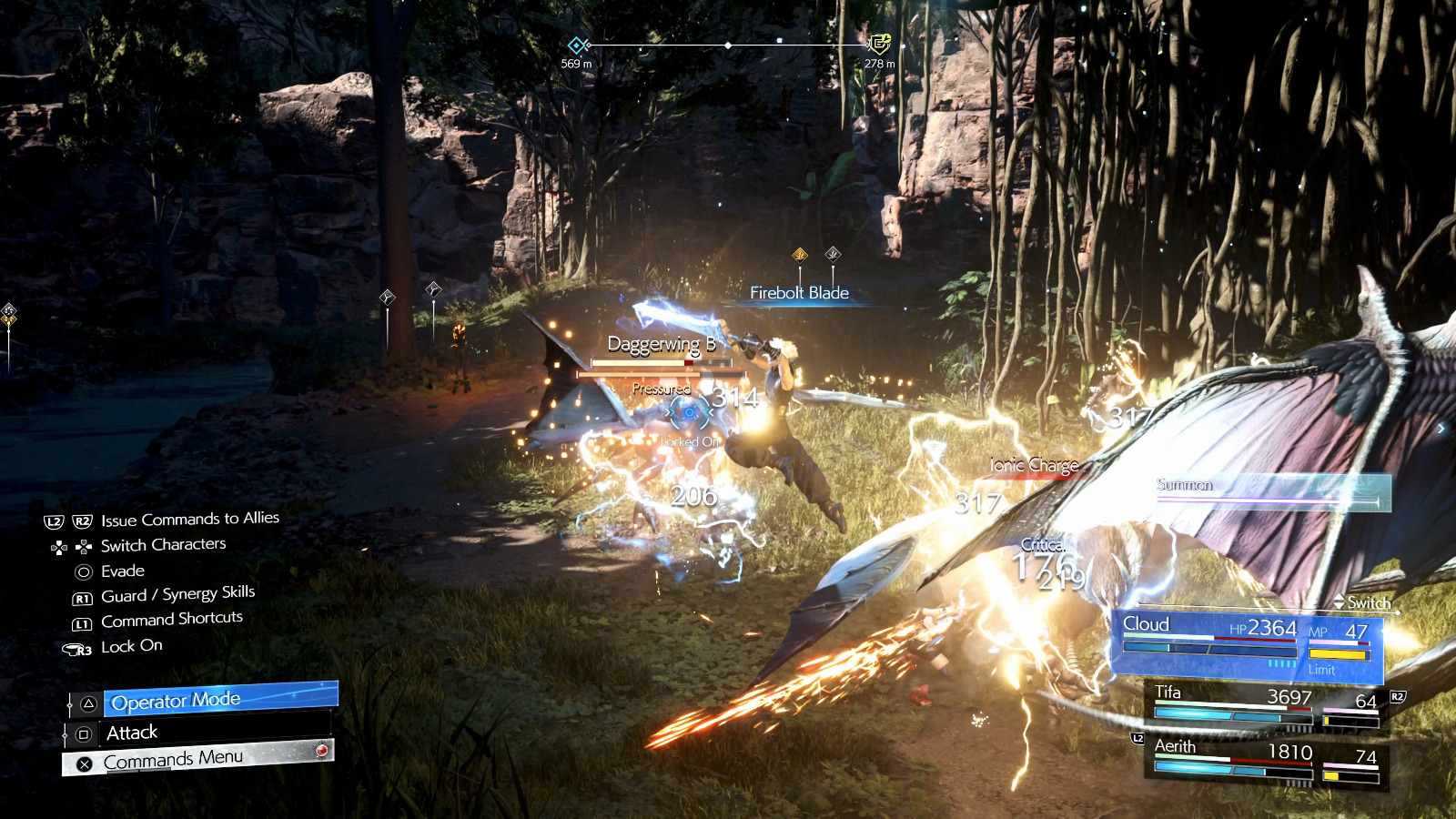This screenshot has height=819, width=1456.
Task: Open the Commands Menu
Action: pyautogui.click(x=198, y=758)
